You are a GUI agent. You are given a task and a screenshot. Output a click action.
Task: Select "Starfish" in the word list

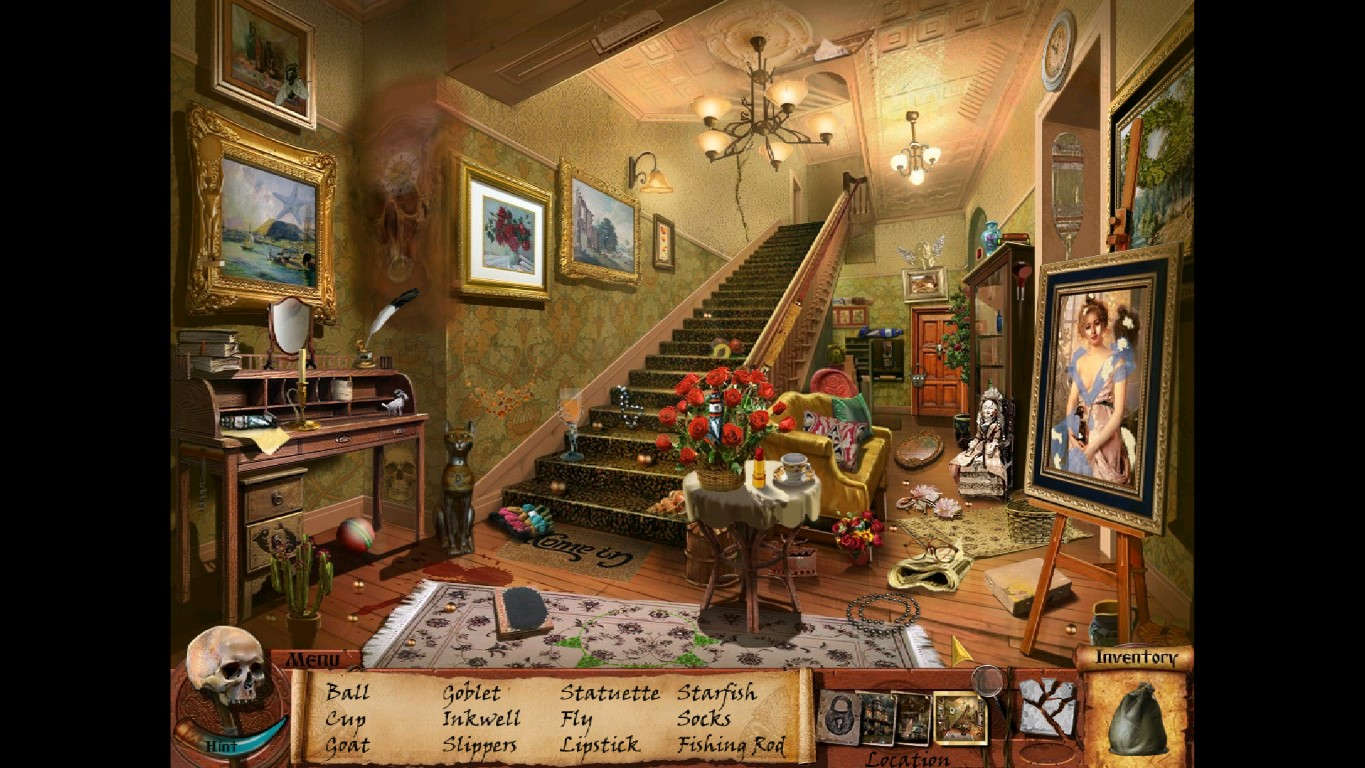718,691
